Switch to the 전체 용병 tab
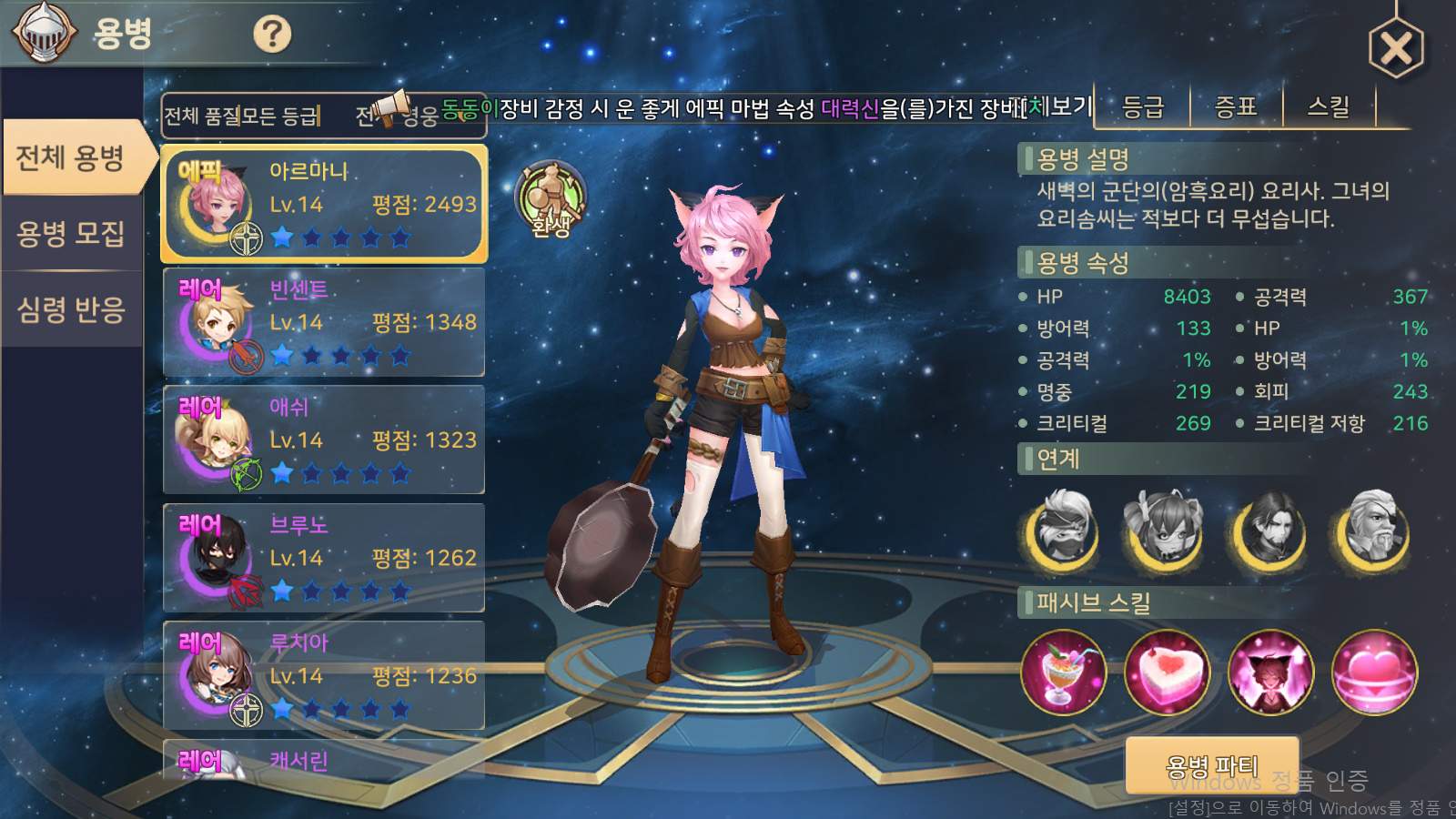 [71, 157]
